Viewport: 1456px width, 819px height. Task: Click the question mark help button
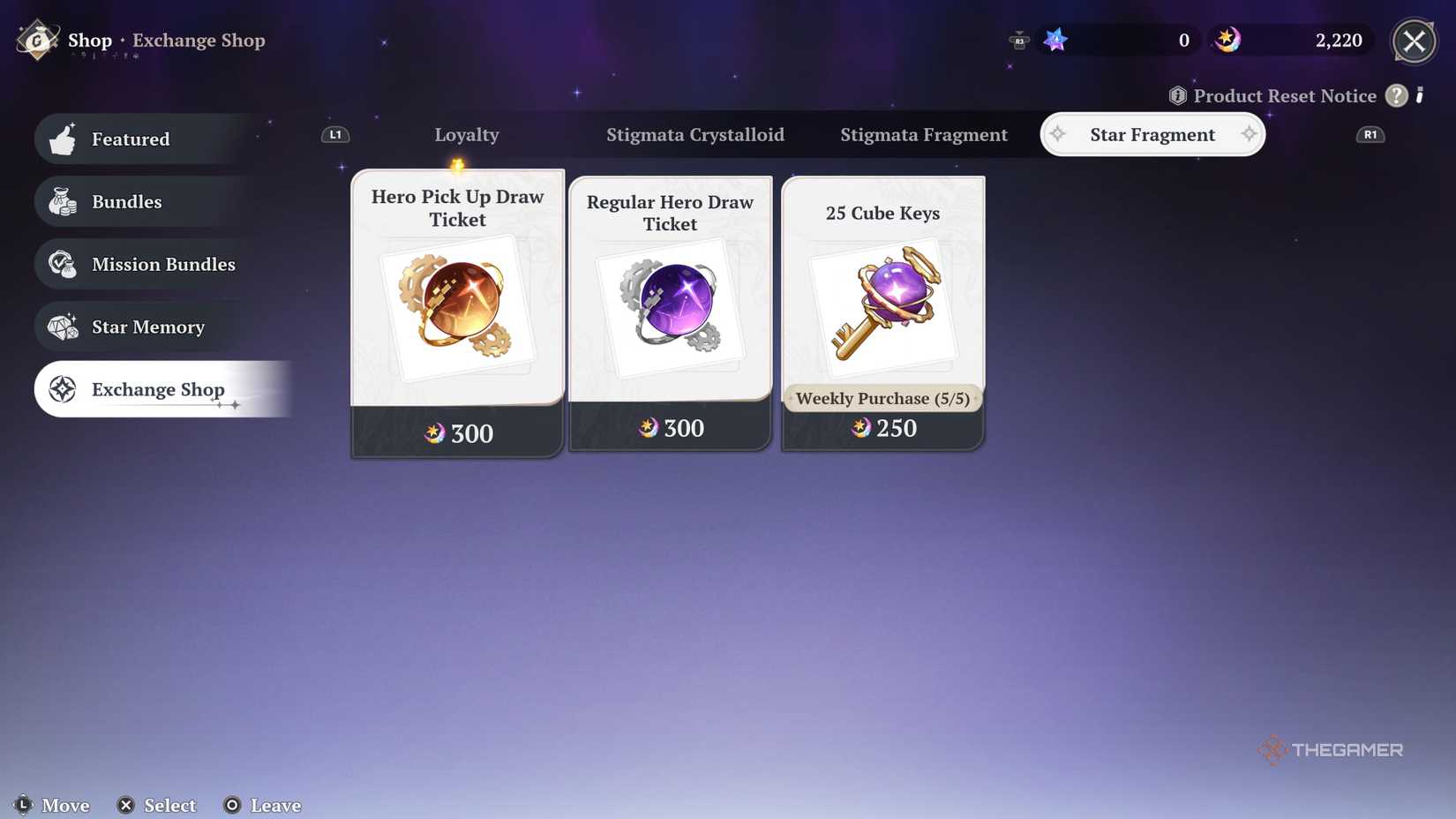[x=1396, y=95]
